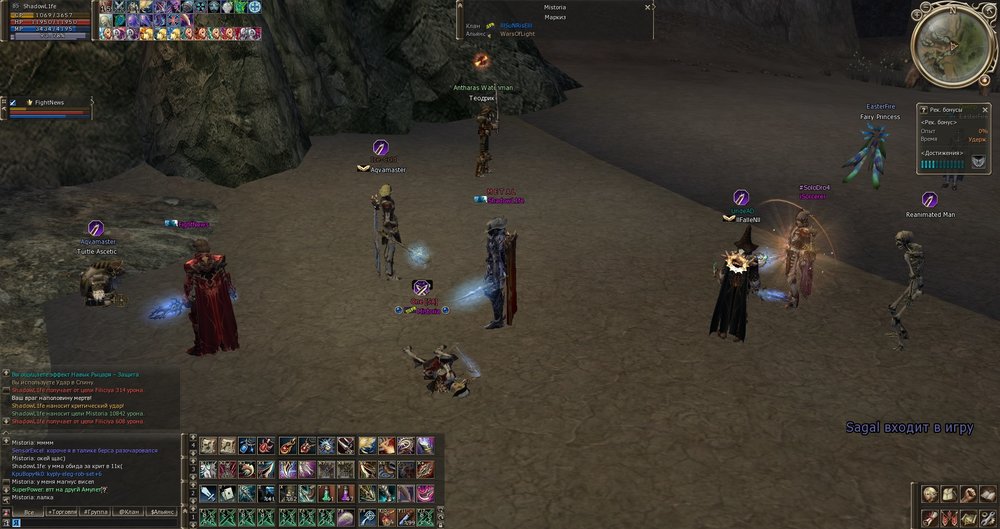This screenshot has width=1000, height=529.
Task: Open the character status head icon
Action: click(930, 493)
